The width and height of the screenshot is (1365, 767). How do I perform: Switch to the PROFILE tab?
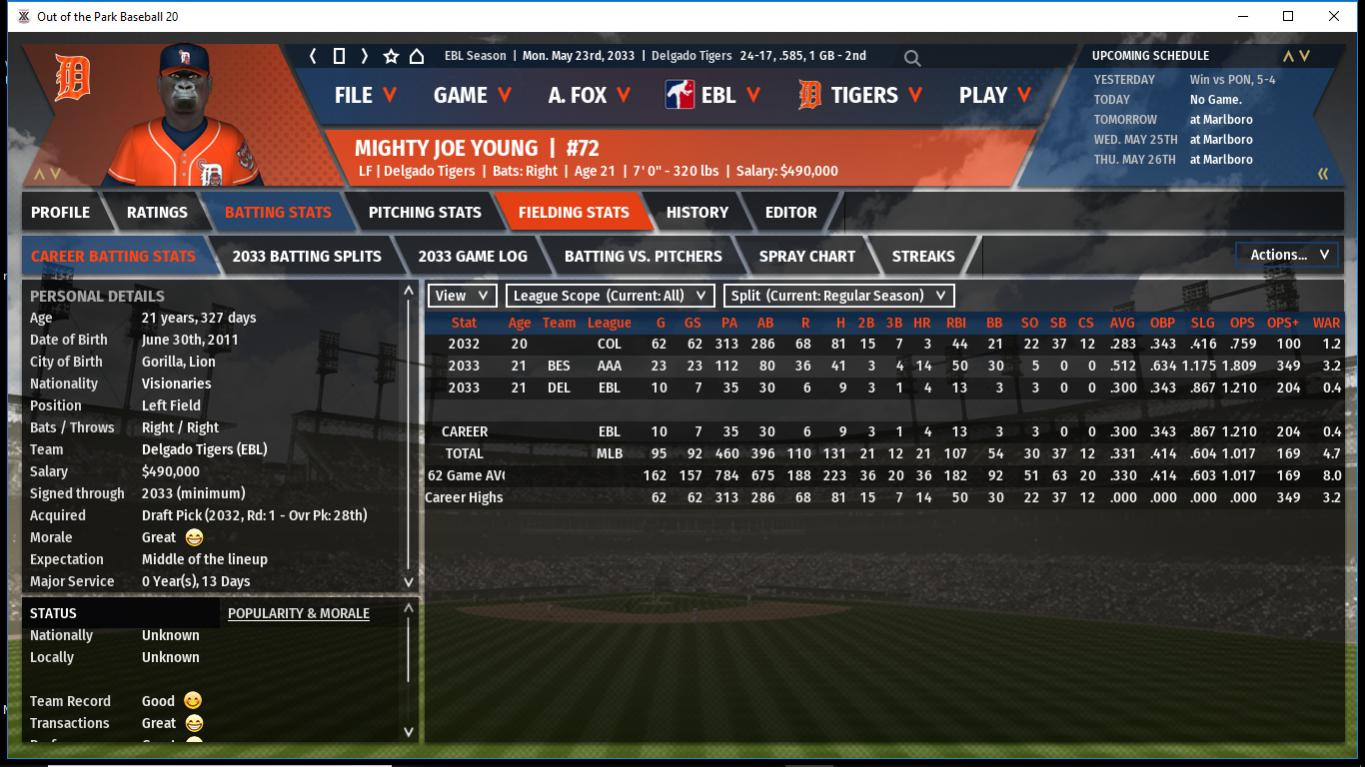coord(60,212)
